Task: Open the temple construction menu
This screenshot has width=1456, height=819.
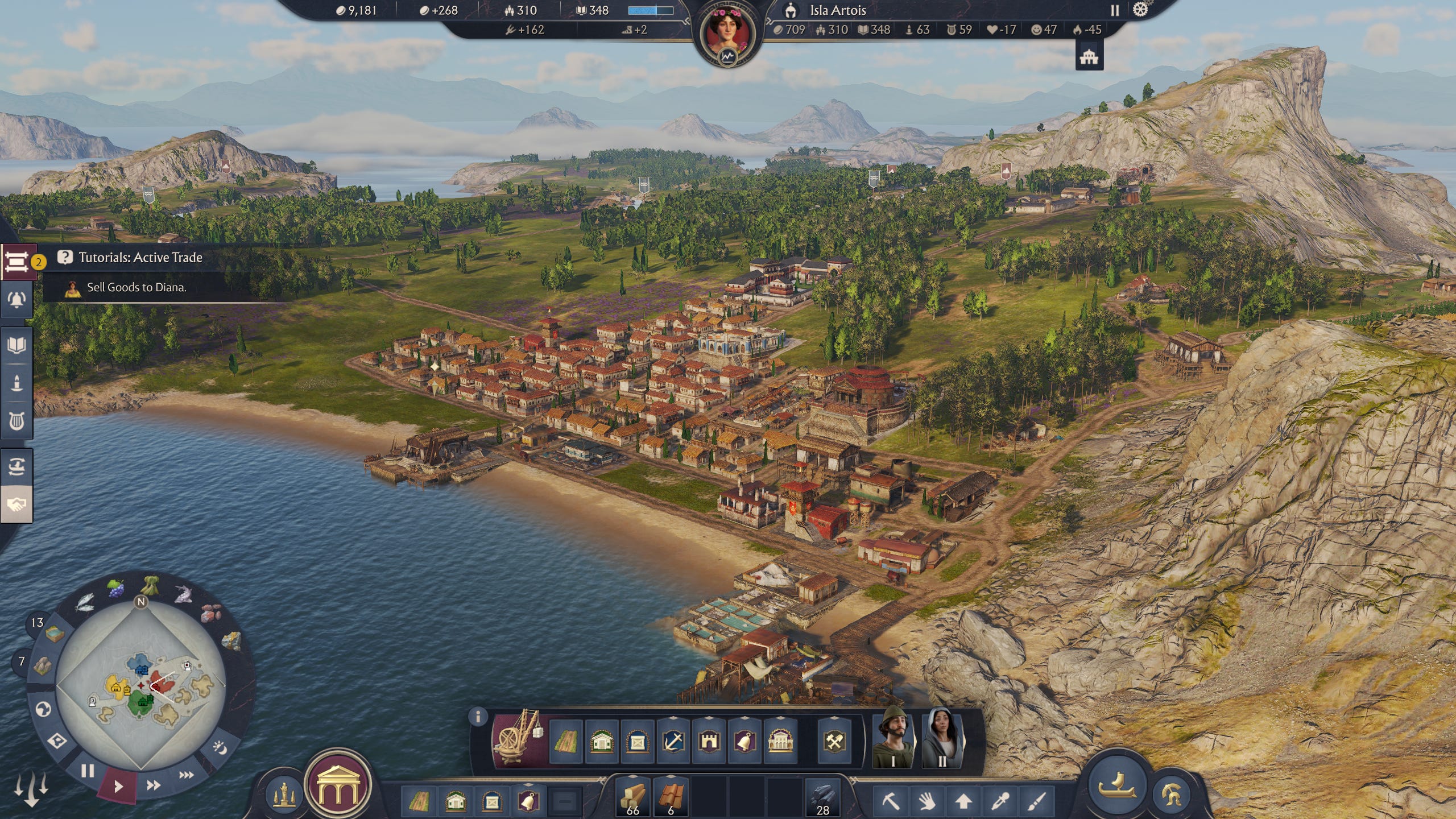Action: pyautogui.click(x=339, y=785)
